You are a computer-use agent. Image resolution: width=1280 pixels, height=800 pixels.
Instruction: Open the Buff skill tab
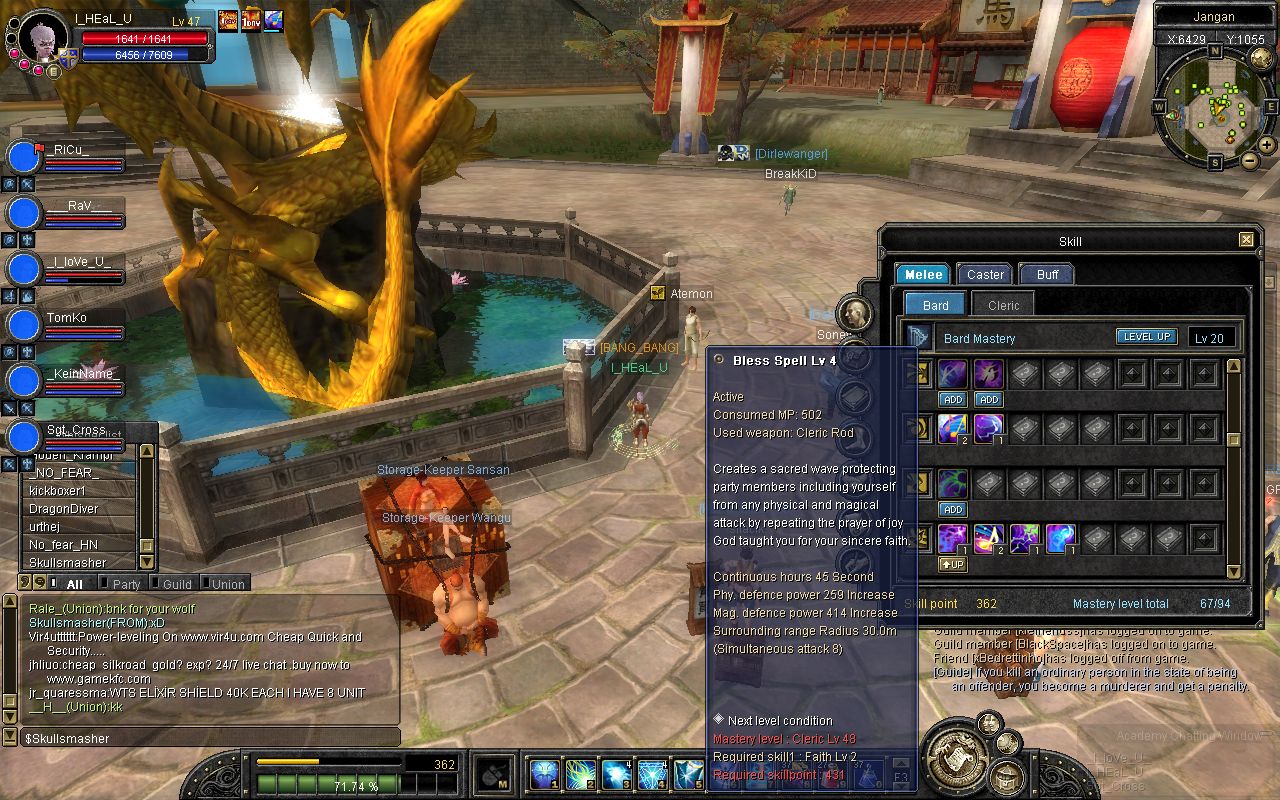[1046, 274]
